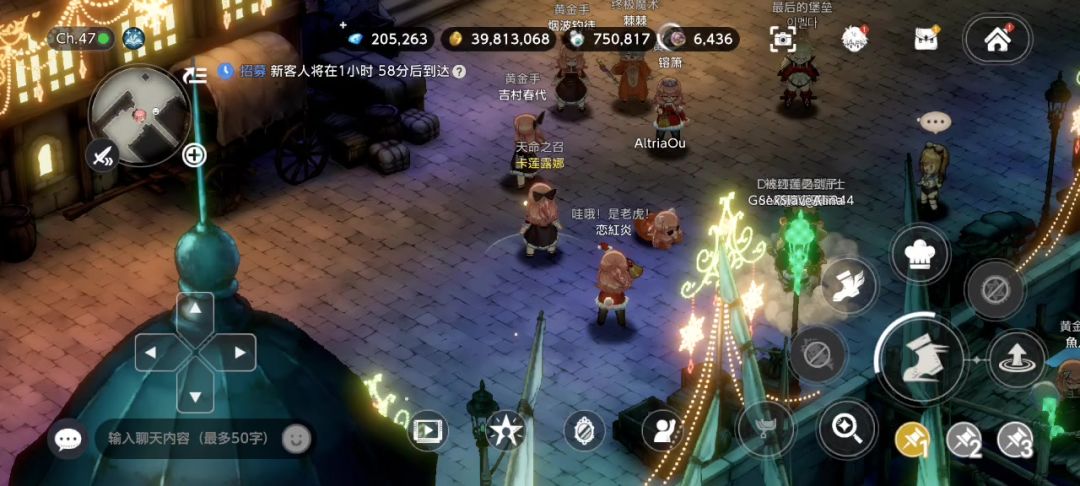
Task: Trigger the jump up-arrow action button
Action: pyautogui.click(x=1016, y=358)
